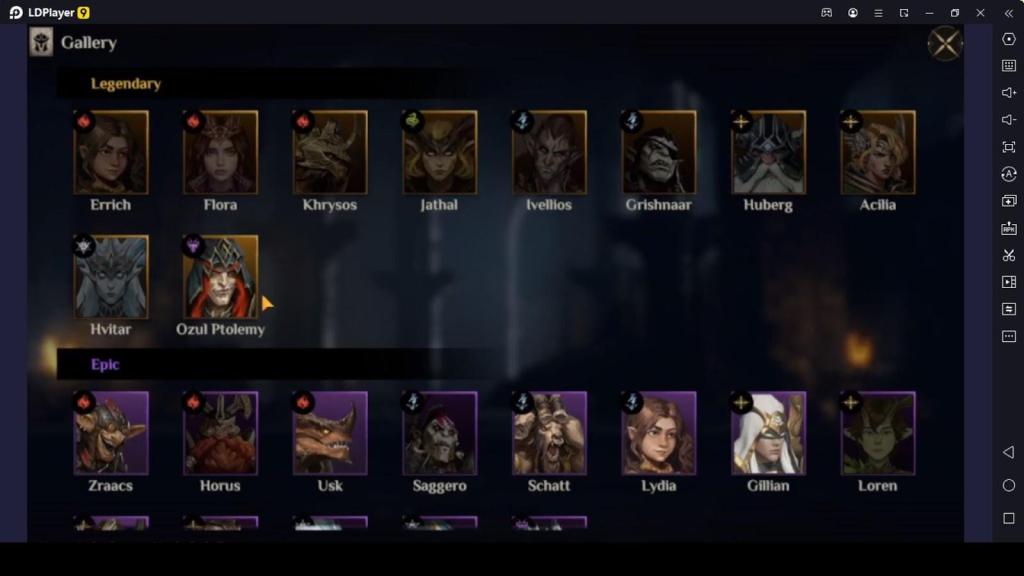Open the Saggero hero tile
Screen dimensions: 1024x576
click(x=439, y=433)
